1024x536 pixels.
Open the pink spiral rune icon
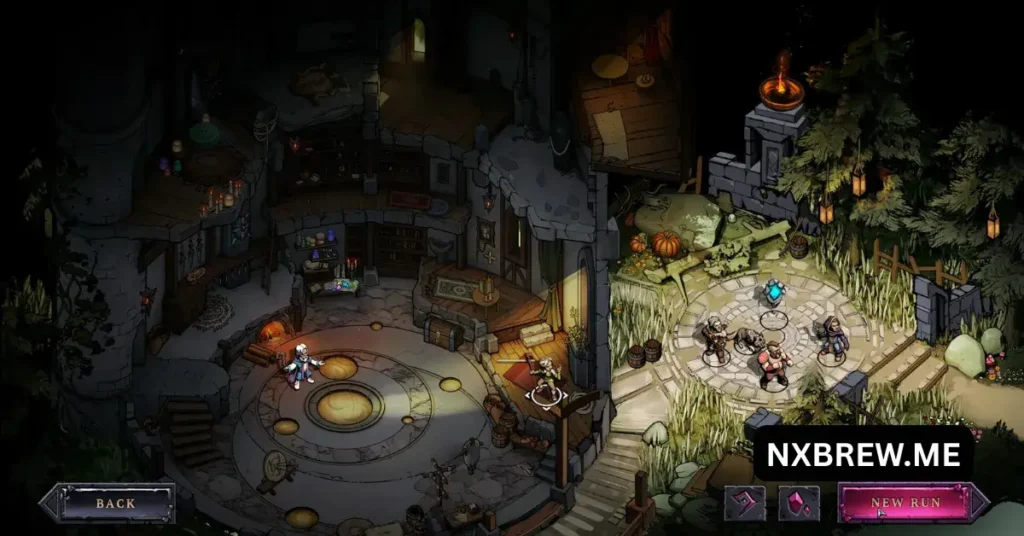click(x=745, y=503)
